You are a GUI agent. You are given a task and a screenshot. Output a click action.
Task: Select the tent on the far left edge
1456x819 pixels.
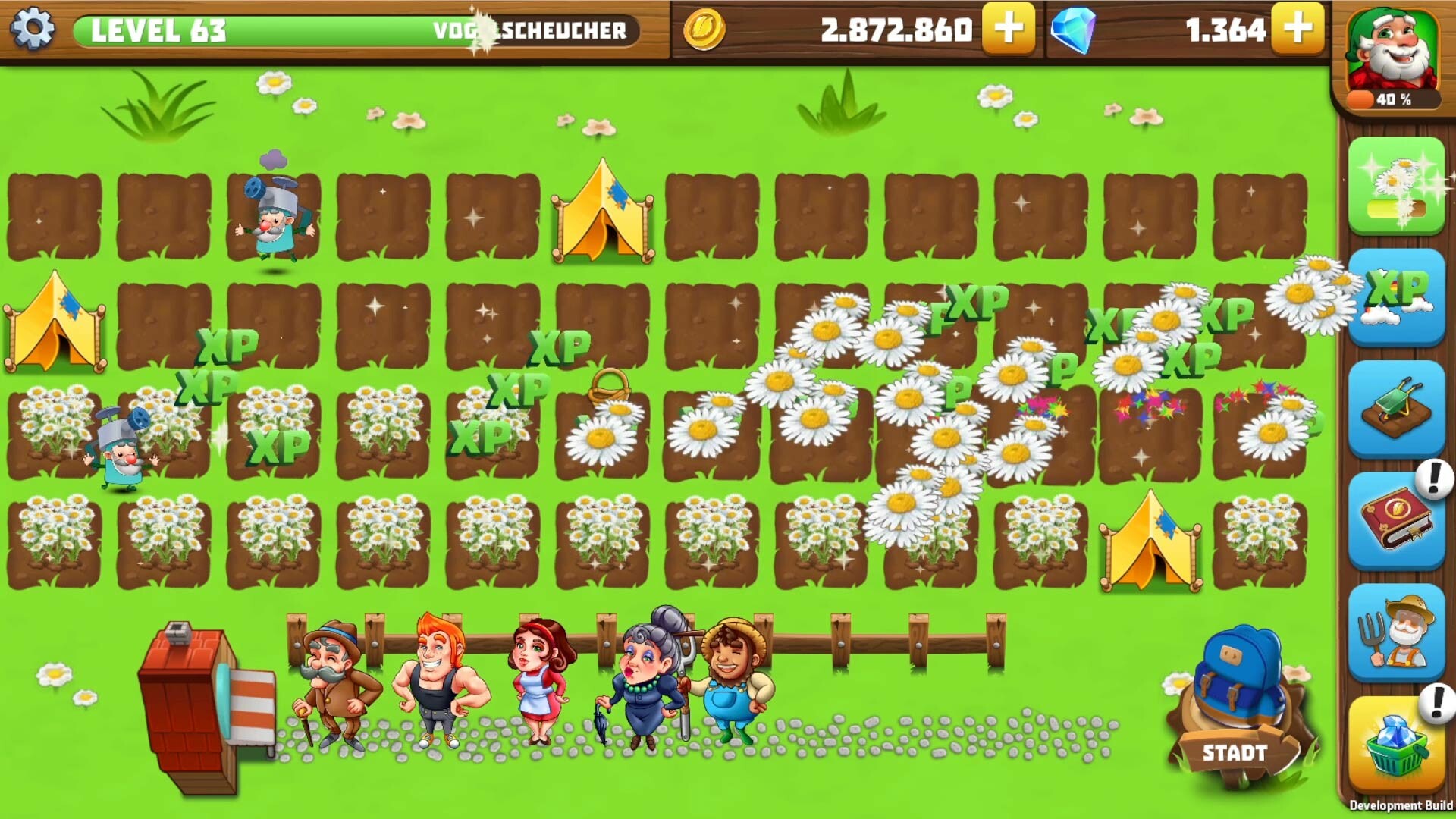53,322
